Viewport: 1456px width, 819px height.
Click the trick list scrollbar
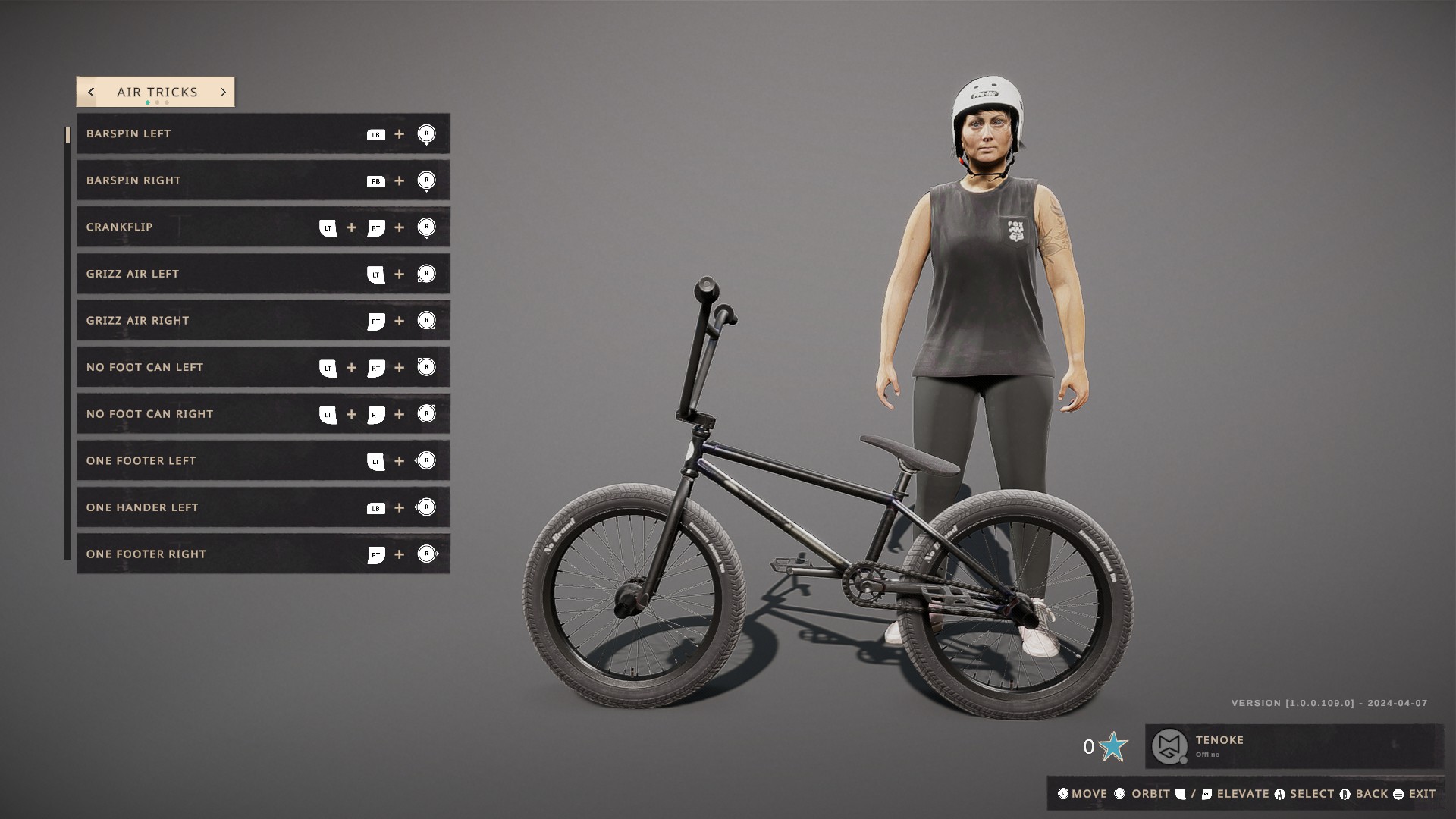click(x=68, y=341)
